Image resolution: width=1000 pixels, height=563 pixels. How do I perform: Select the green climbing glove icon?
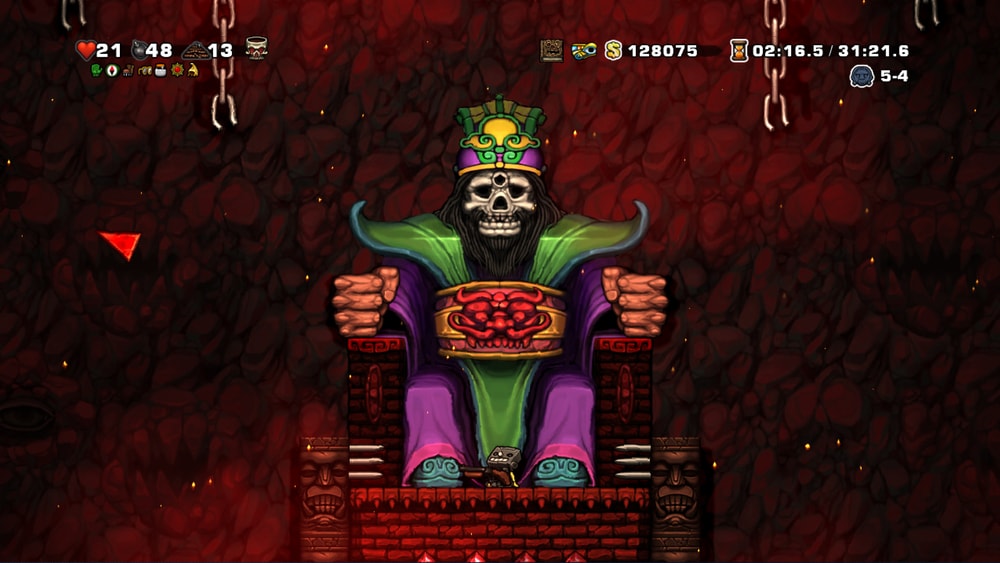point(97,70)
